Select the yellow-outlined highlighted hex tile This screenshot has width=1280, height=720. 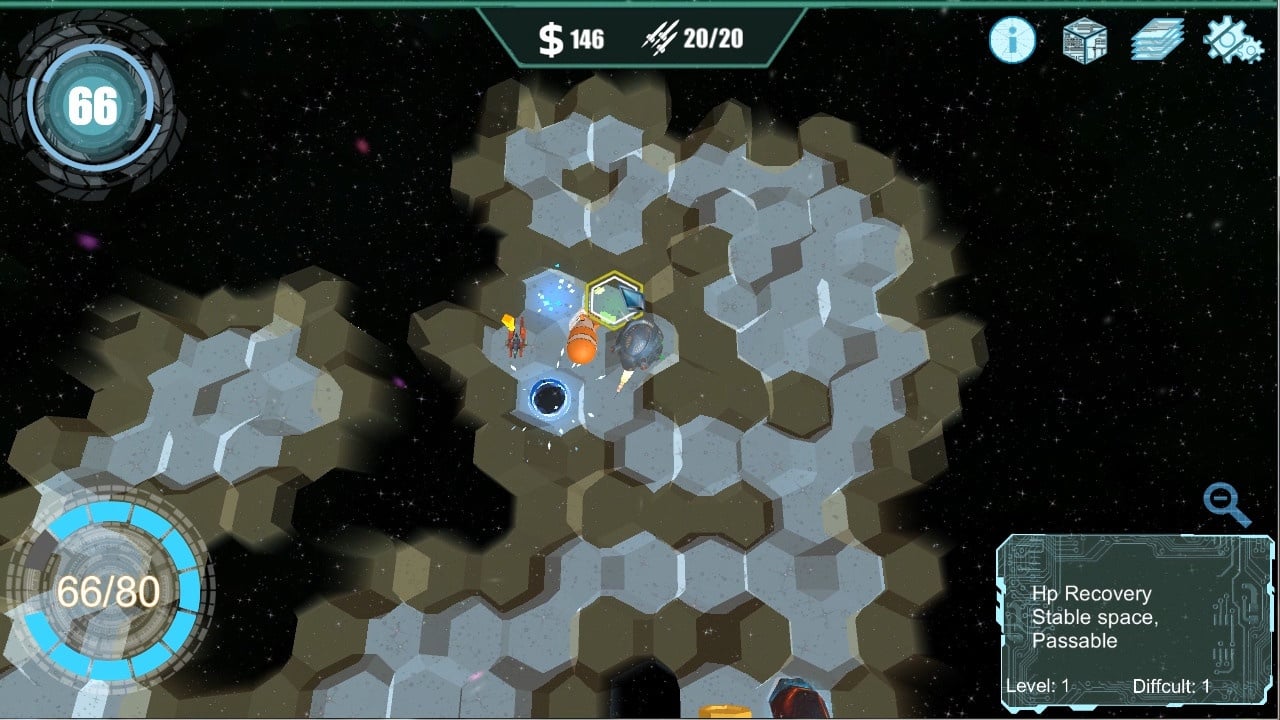pos(614,299)
